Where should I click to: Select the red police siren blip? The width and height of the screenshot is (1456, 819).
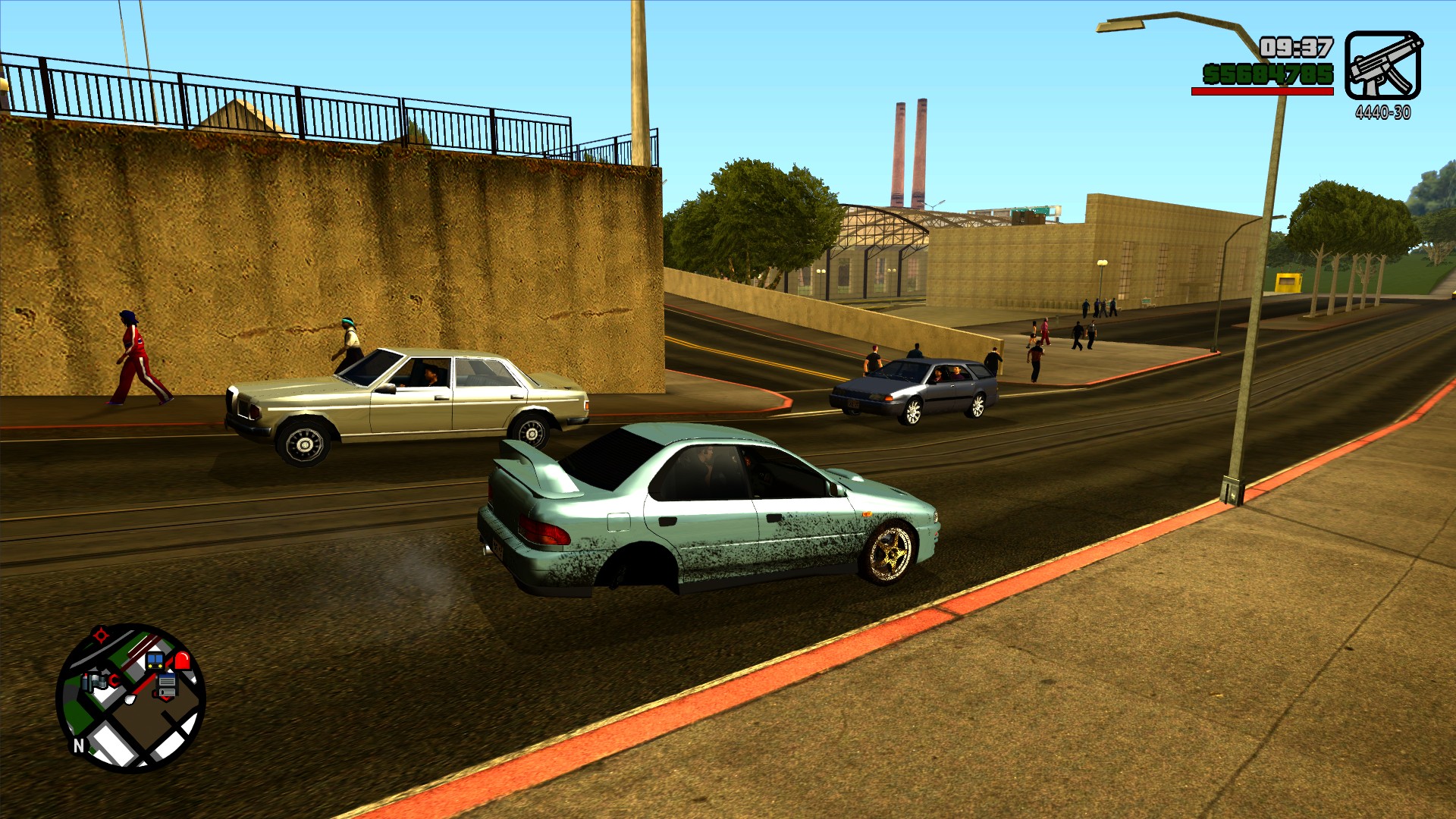click(182, 661)
